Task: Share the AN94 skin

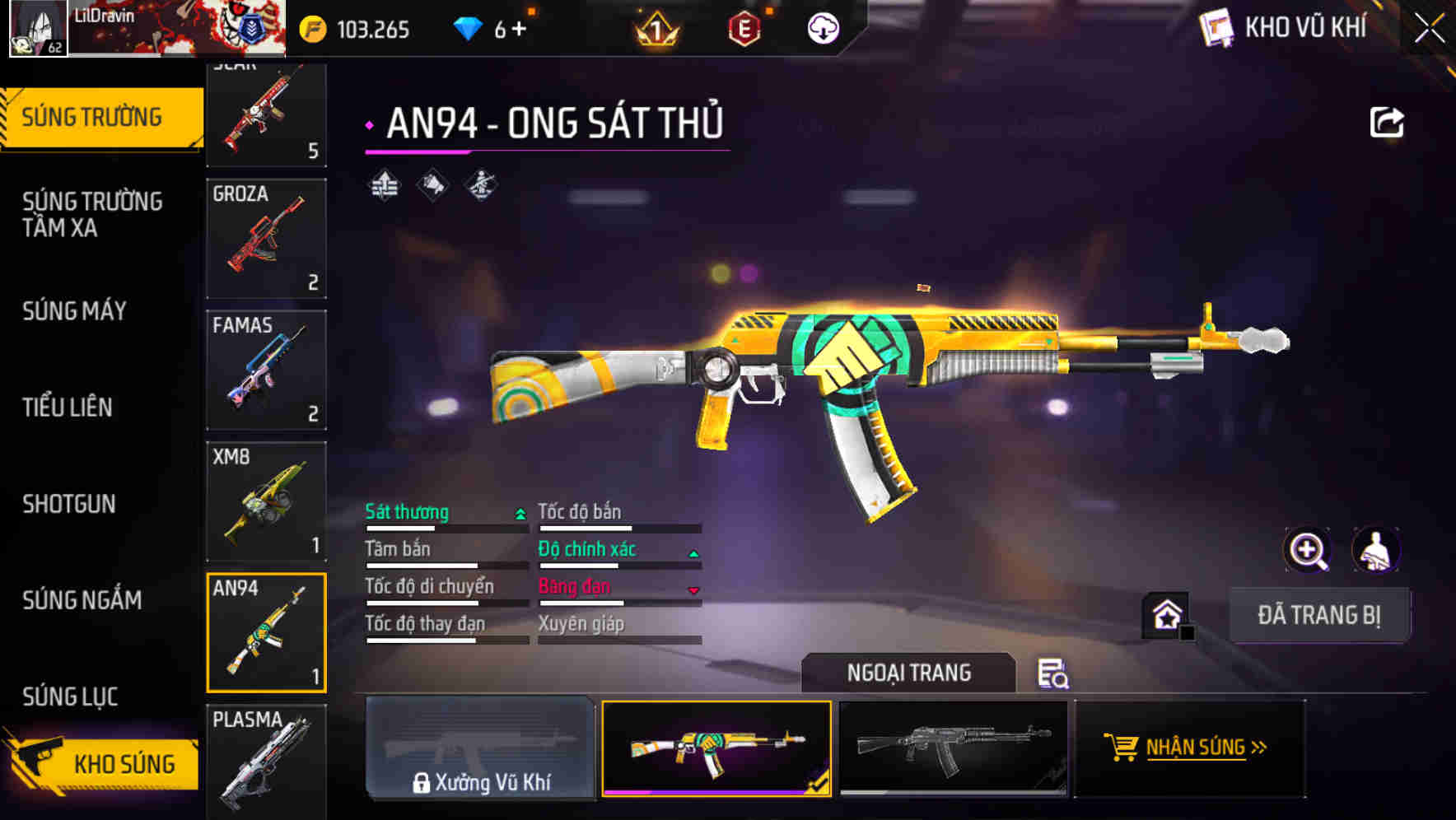Action: tap(1386, 123)
